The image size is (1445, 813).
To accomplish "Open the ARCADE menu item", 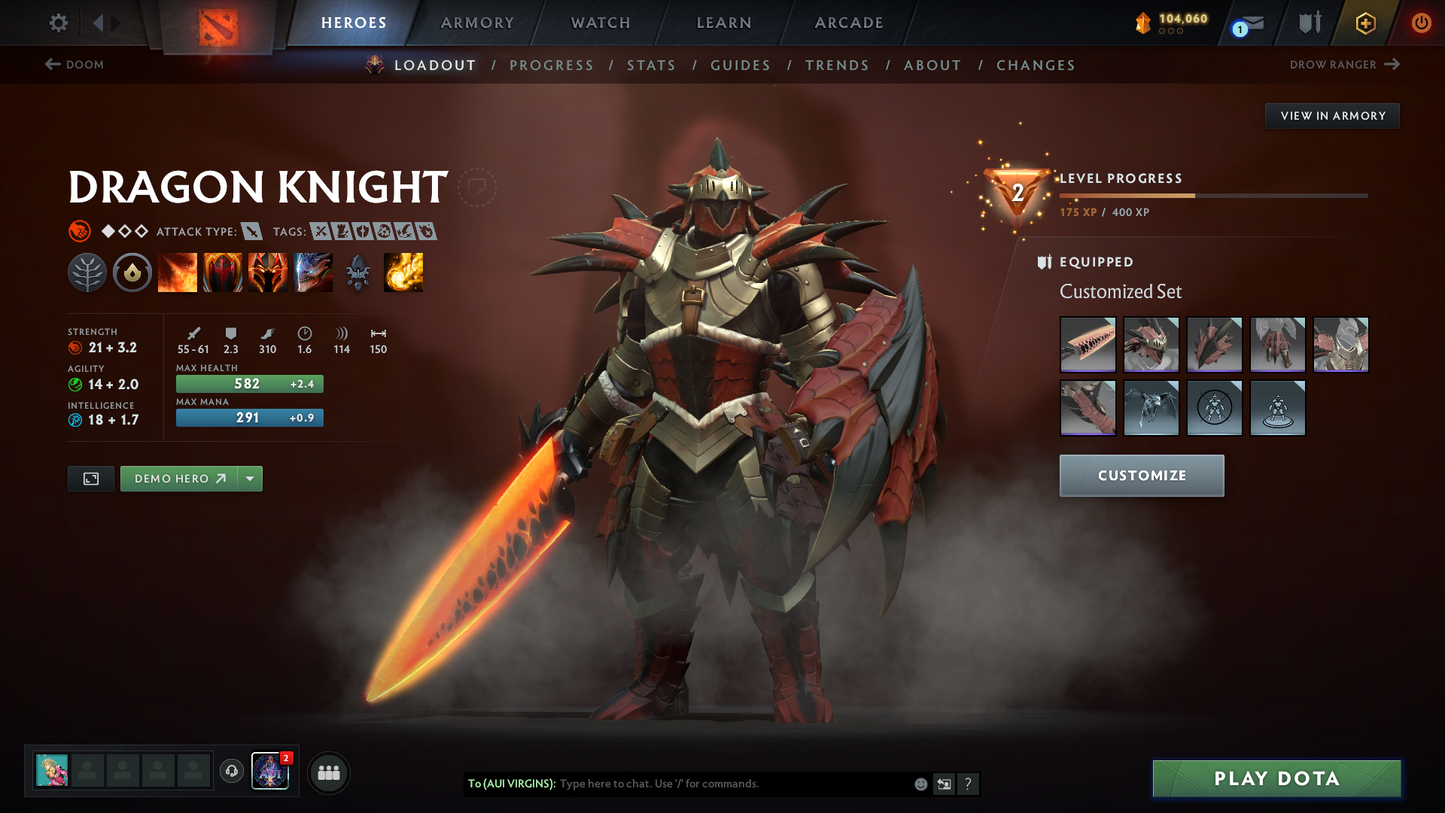I will (848, 22).
